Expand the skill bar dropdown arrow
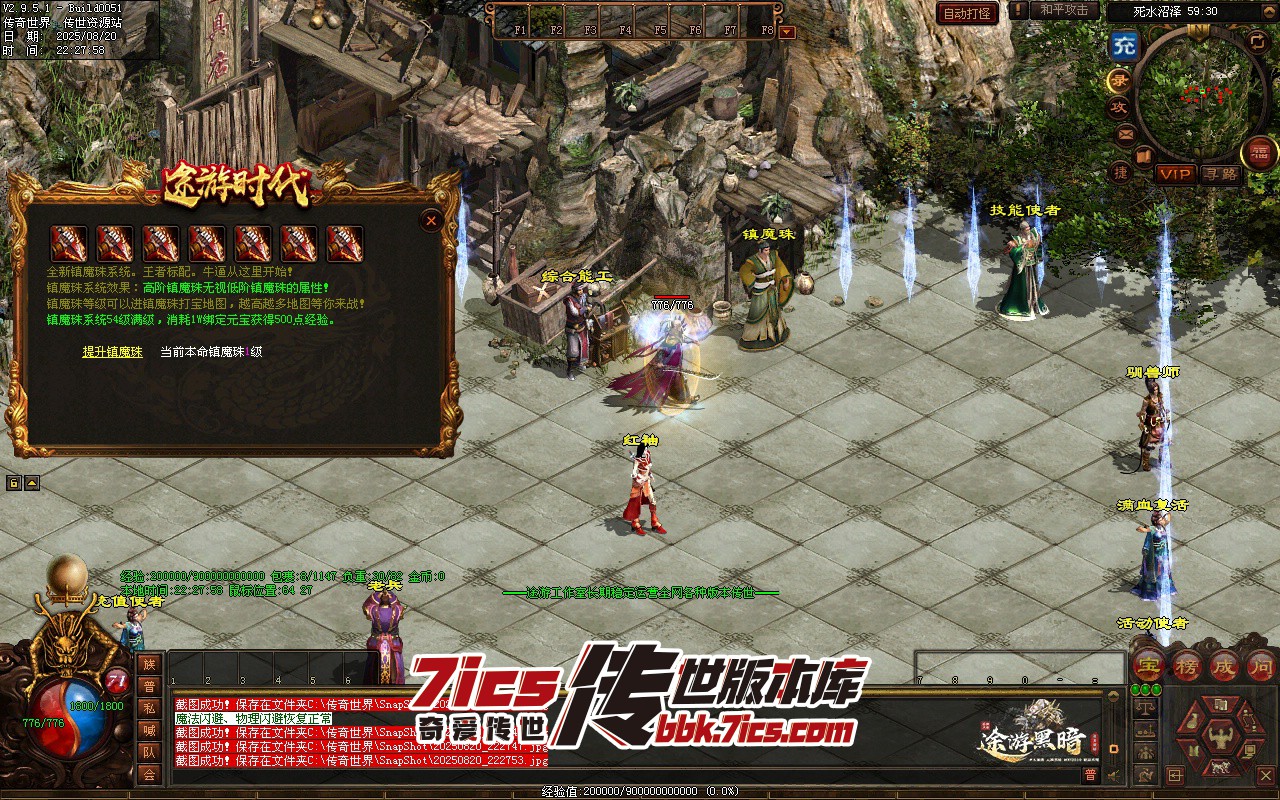This screenshot has height=800, width=1280. 787,31
